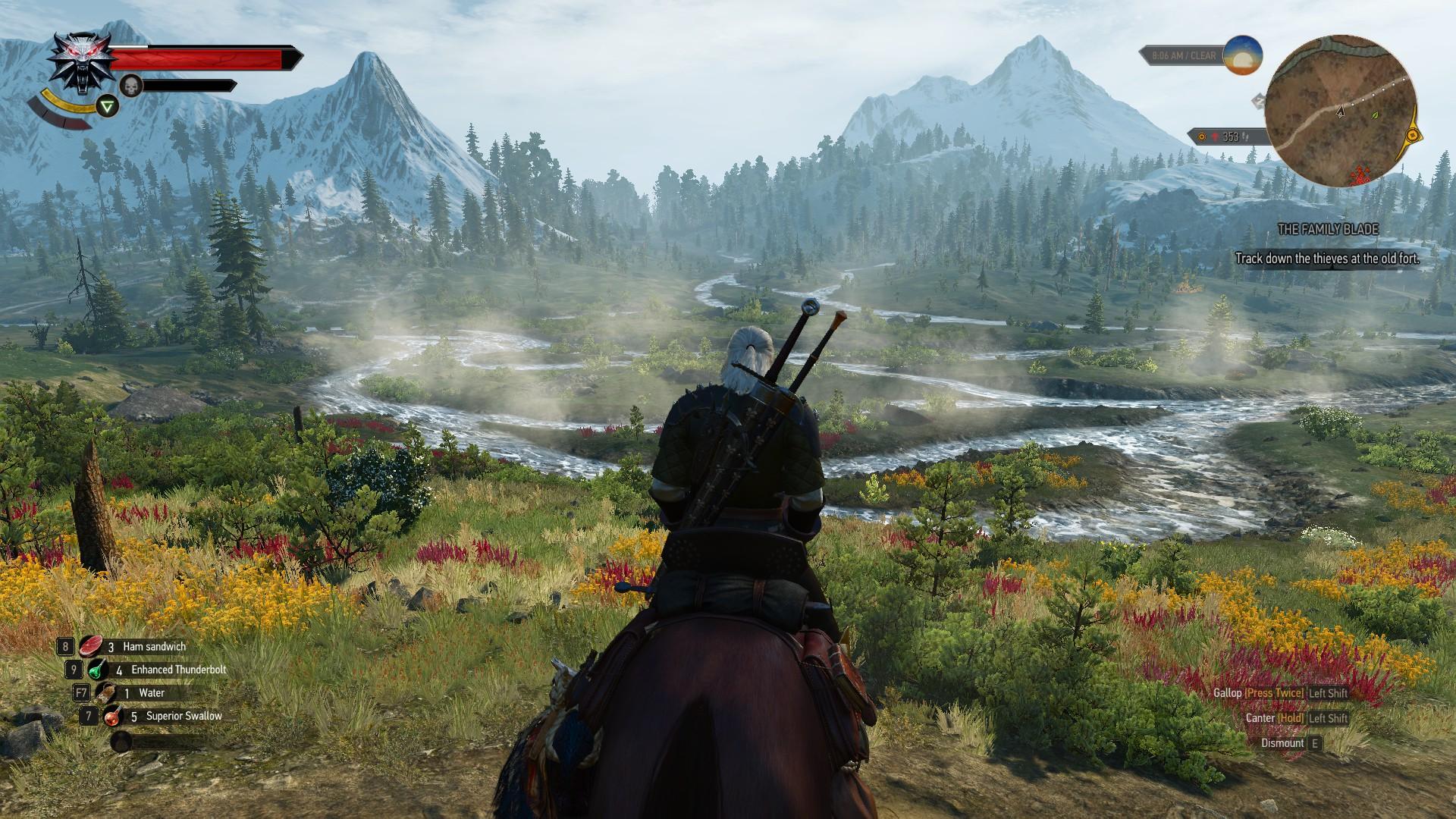Click the yellow quest marker on minimap edge
The height and width of the screenshot is (819, 1456).
[1413, 136]
